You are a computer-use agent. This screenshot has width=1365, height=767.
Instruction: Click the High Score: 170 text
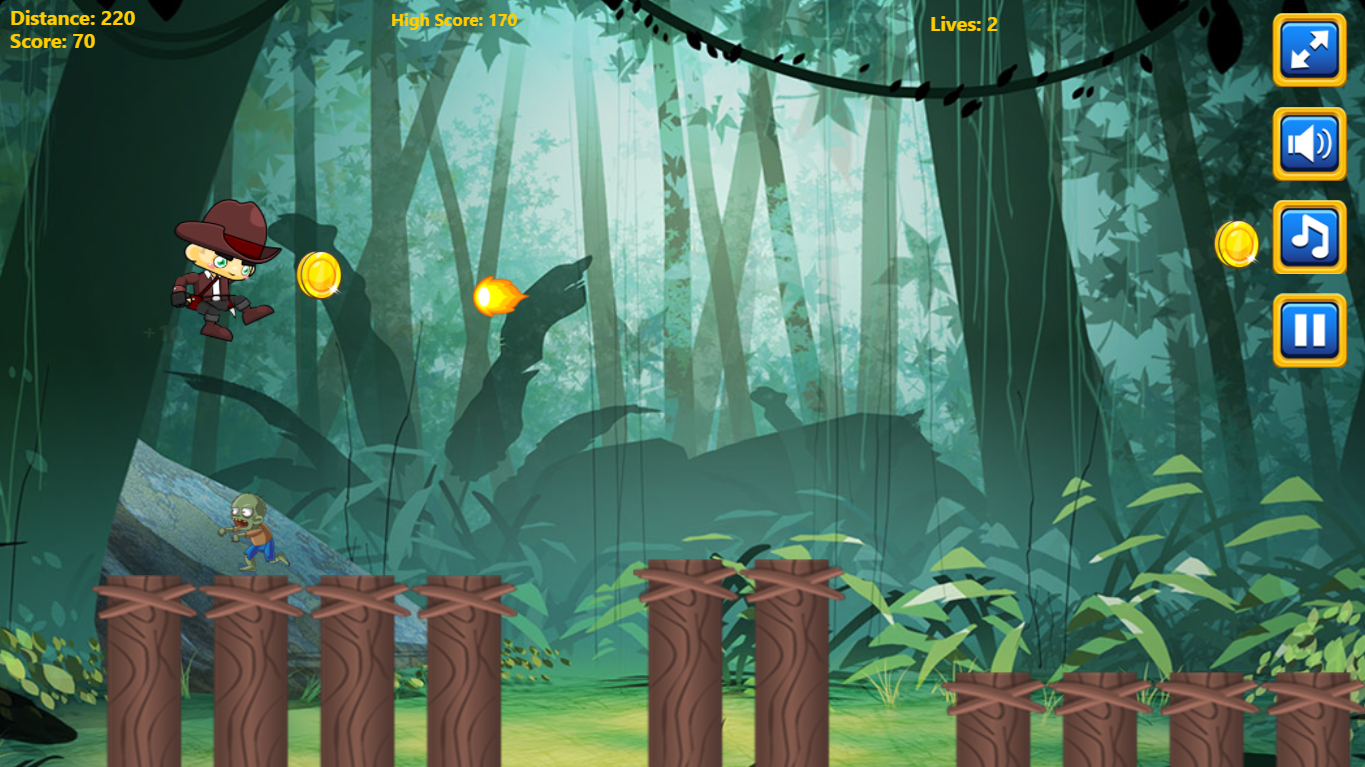point(453,19)
